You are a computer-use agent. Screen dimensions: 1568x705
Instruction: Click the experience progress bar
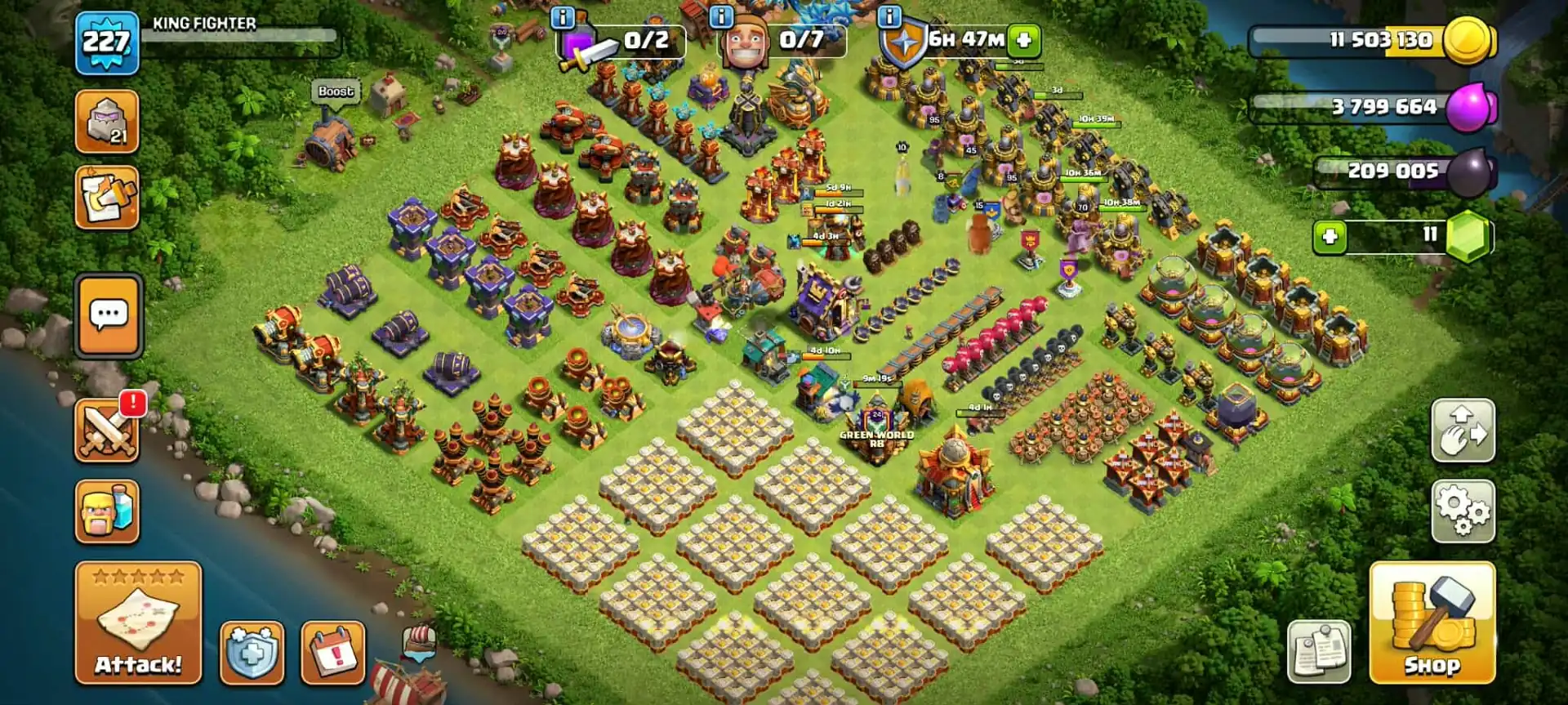tap(245, 36)
